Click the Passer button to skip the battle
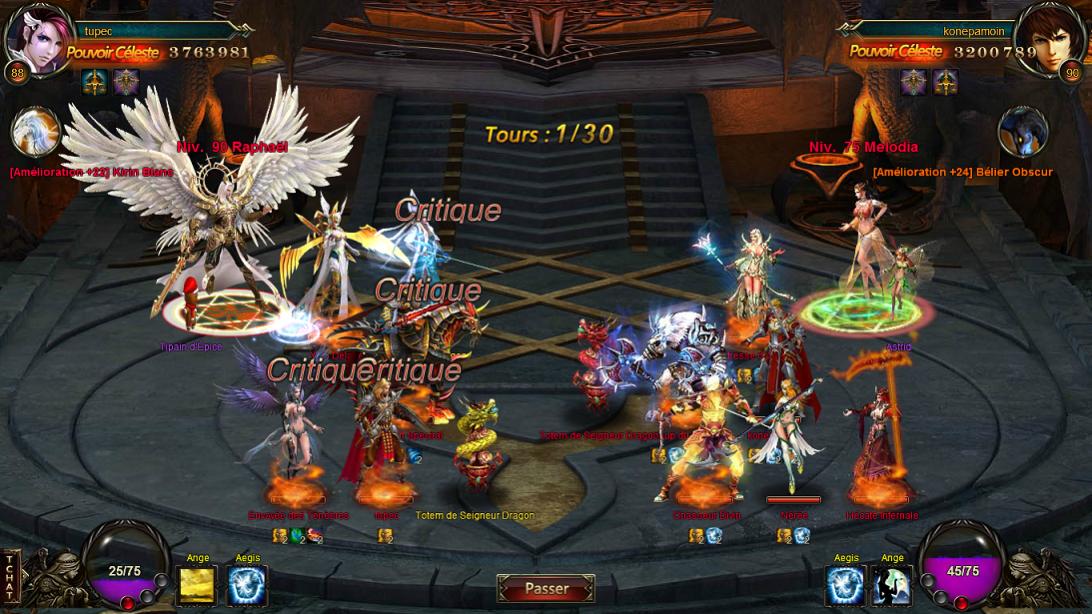1092x614 pixels. [546, 589]
